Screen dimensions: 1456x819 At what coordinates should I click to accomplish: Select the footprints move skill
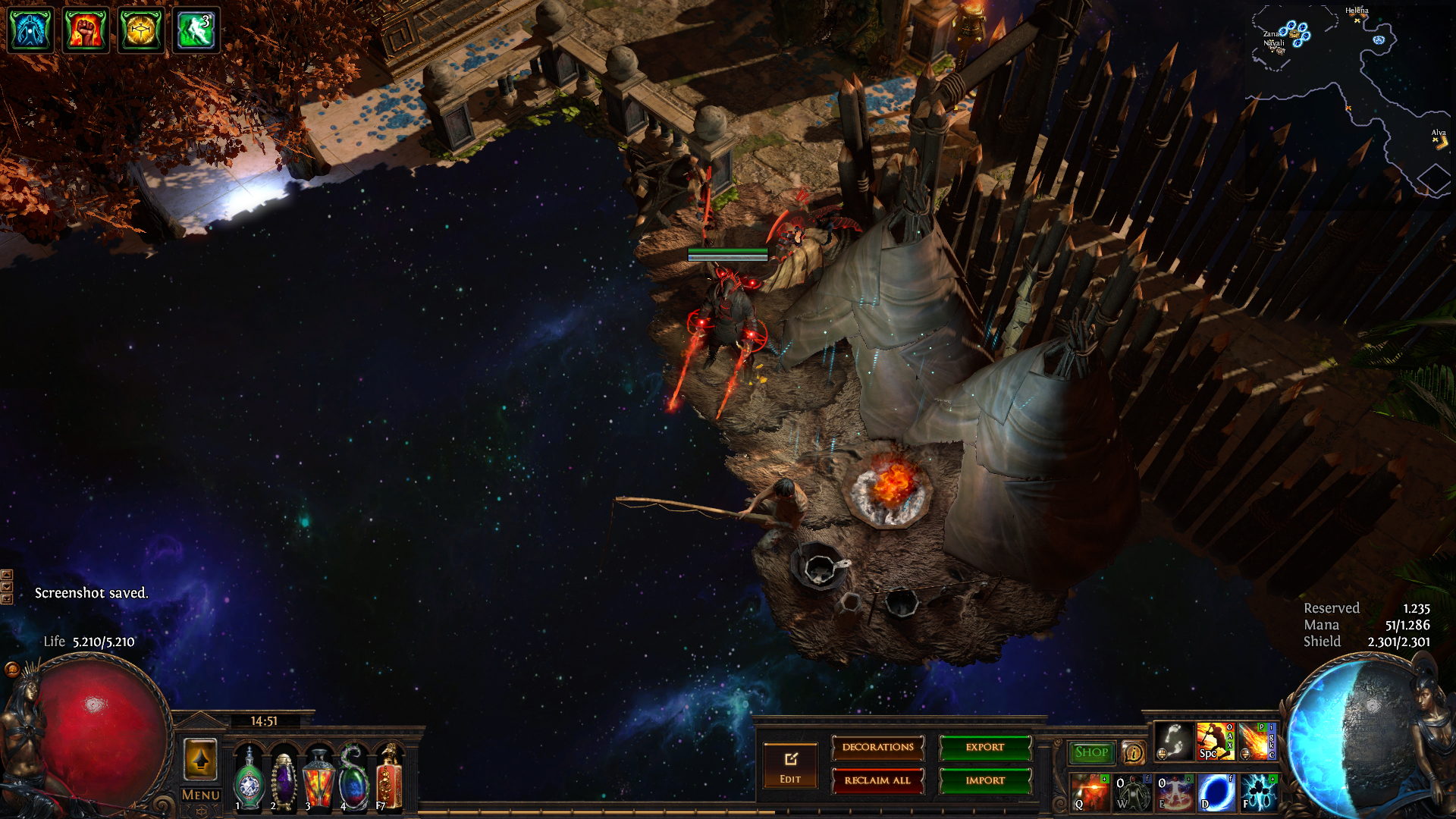[x=1173, y=741]
